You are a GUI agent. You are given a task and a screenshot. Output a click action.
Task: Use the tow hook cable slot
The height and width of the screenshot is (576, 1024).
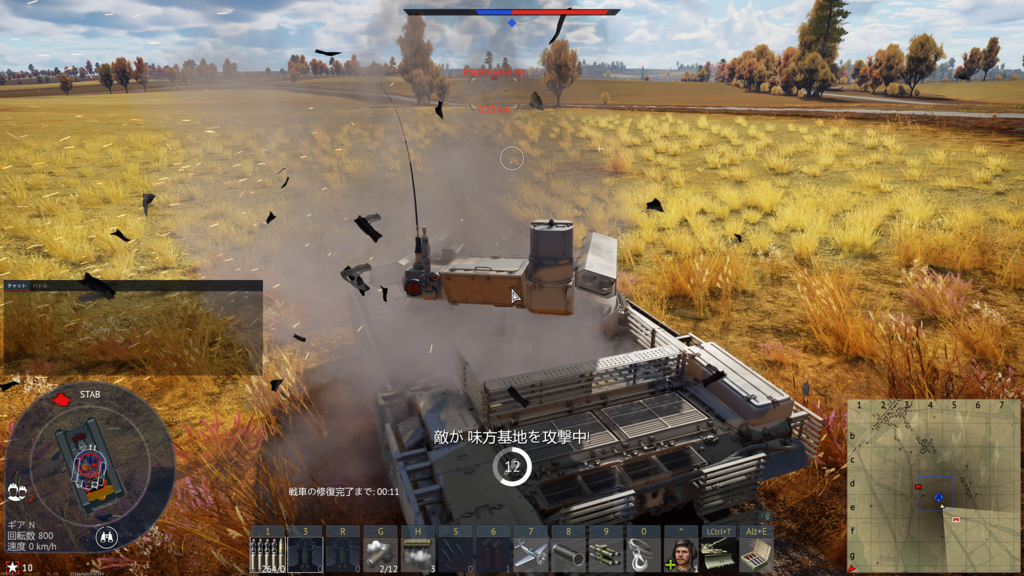click(644, 553)
